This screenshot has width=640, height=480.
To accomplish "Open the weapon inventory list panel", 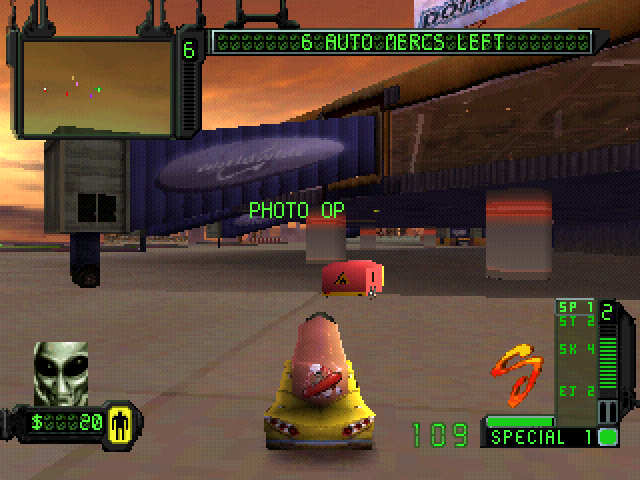I will click(x=576, y=355).
